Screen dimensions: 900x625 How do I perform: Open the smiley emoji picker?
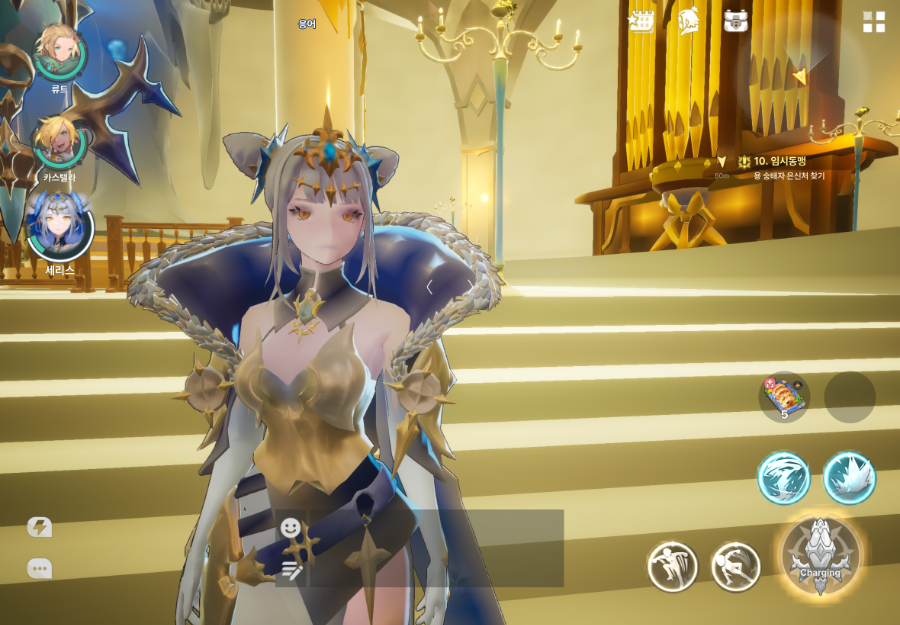[x=291, y=527]
